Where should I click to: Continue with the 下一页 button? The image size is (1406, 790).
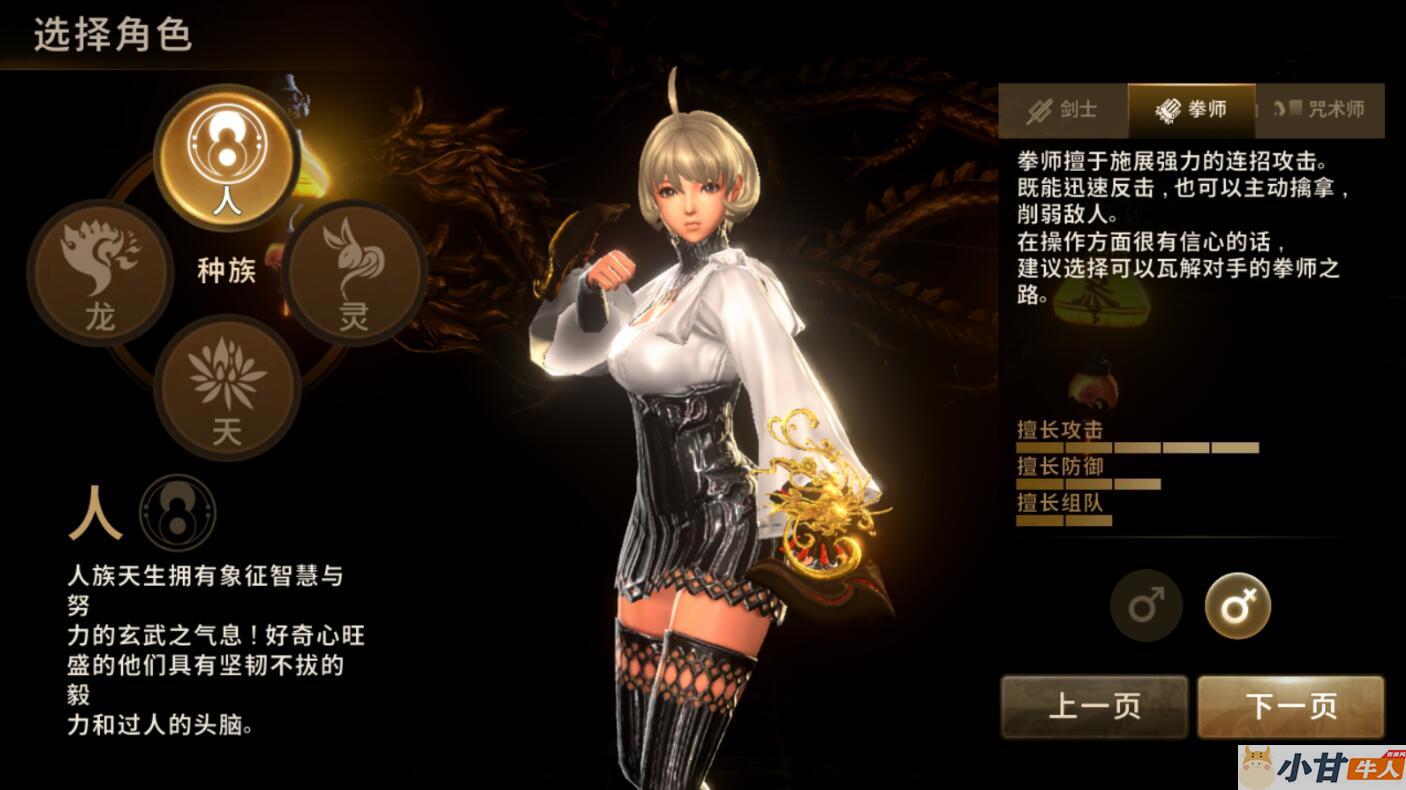click(x=1290, y=706)
